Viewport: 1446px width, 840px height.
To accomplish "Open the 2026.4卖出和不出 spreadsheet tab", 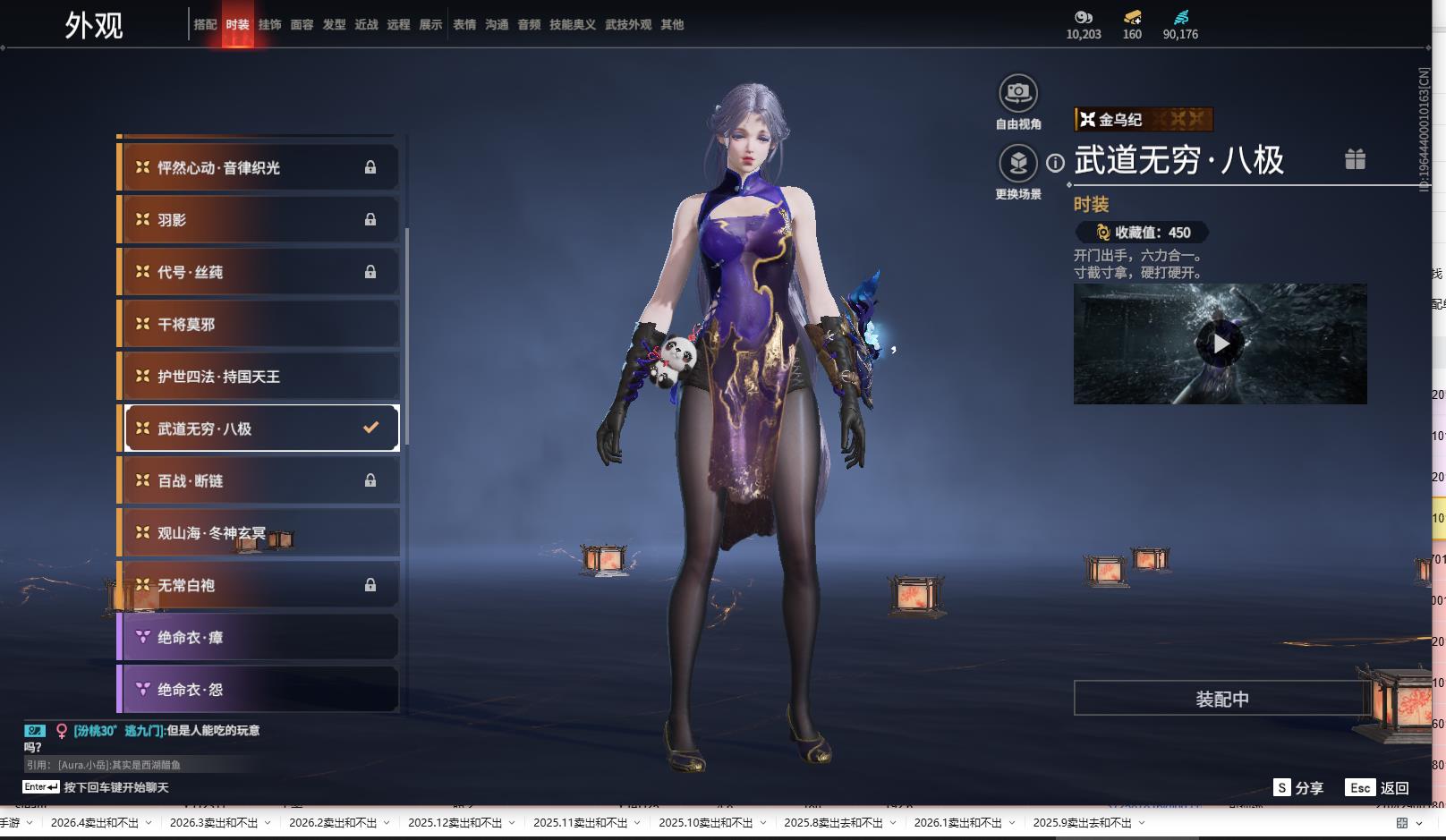I will [x=95, y=823].
